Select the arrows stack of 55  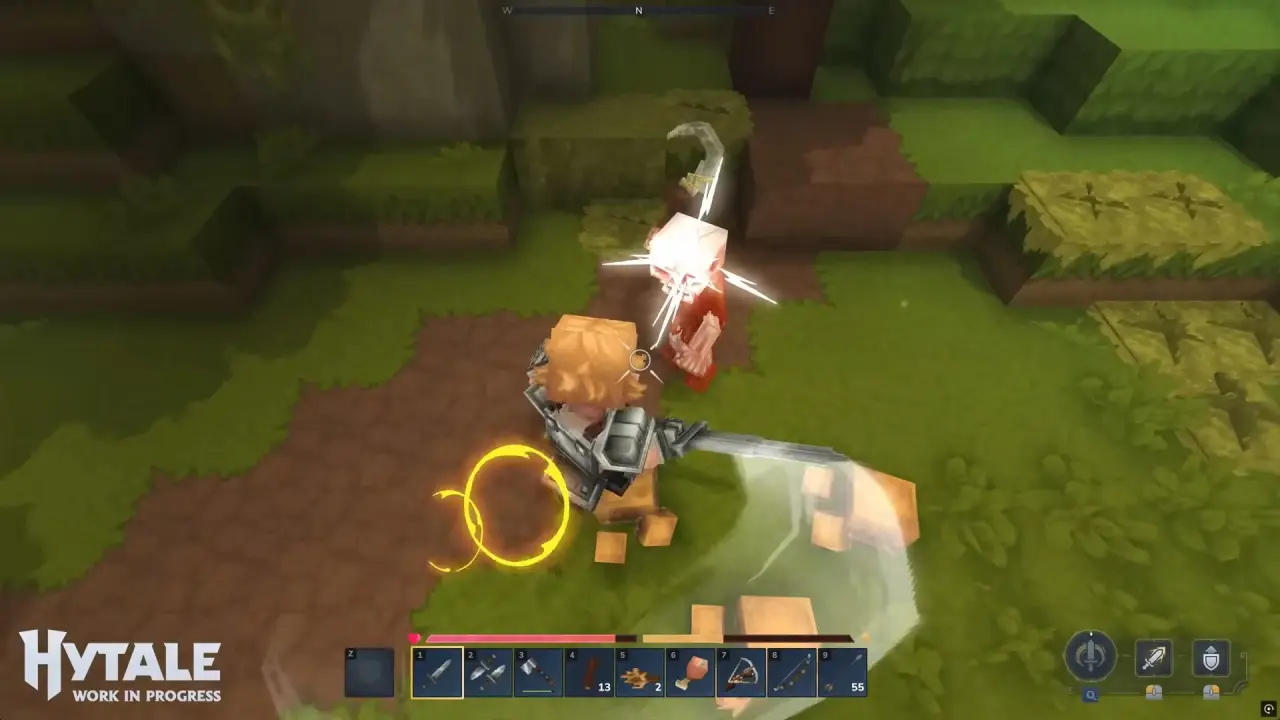(x=843, y=672)
